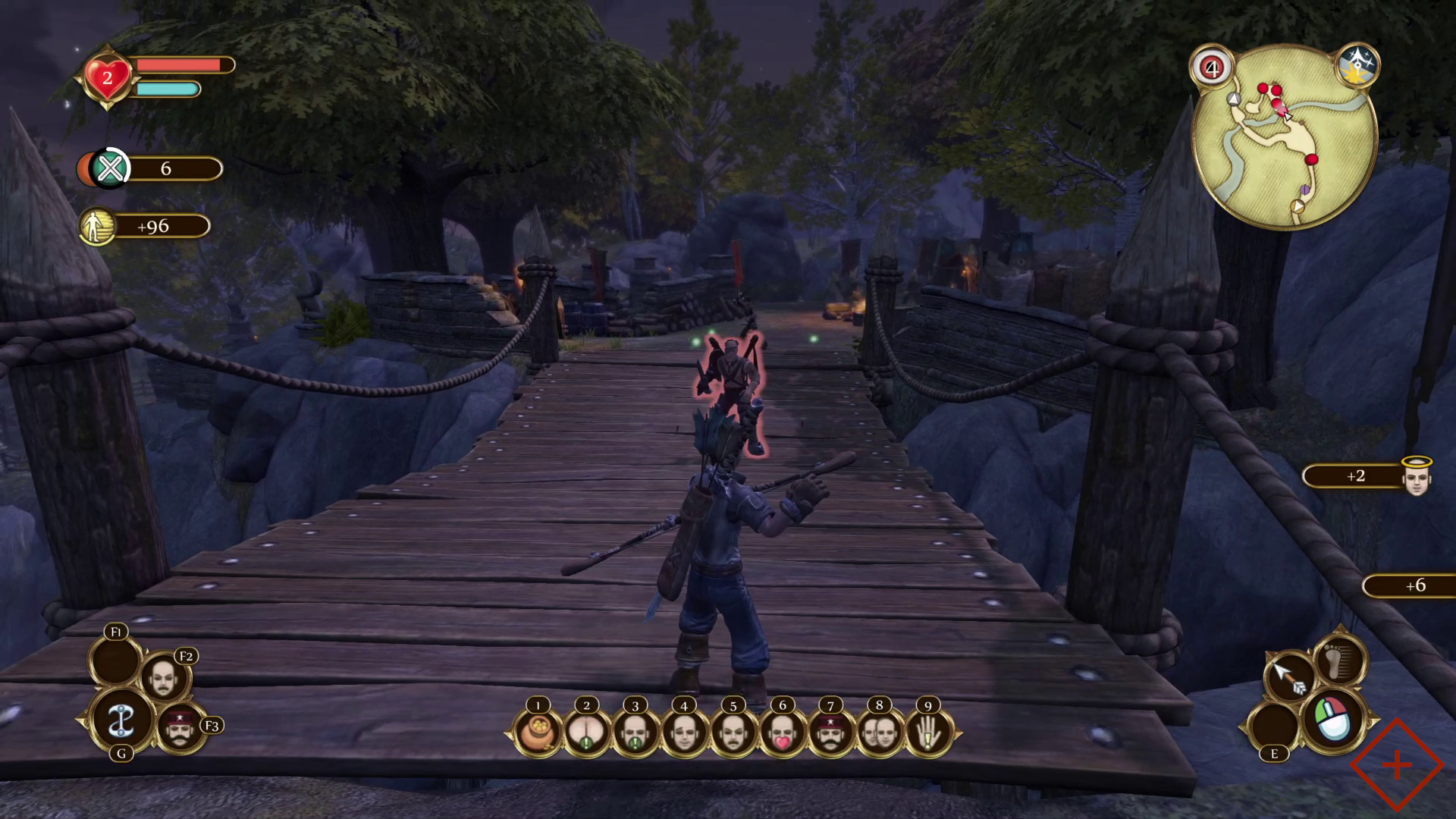Select the double-face expression in slot 8
Screen dimensions: 1456x819
[880, 732]
